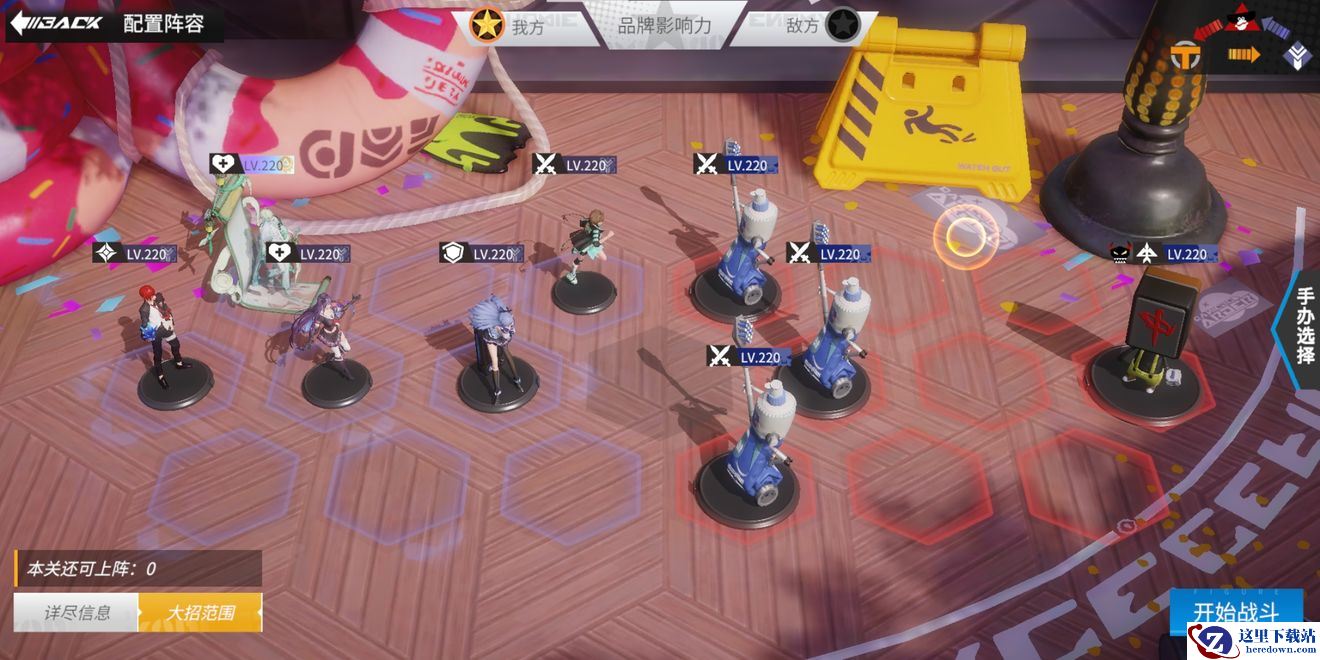The image size is (1320, 660).
Task: Toggle the 大招范围 ultimate range view
Action: click(200, 612)
